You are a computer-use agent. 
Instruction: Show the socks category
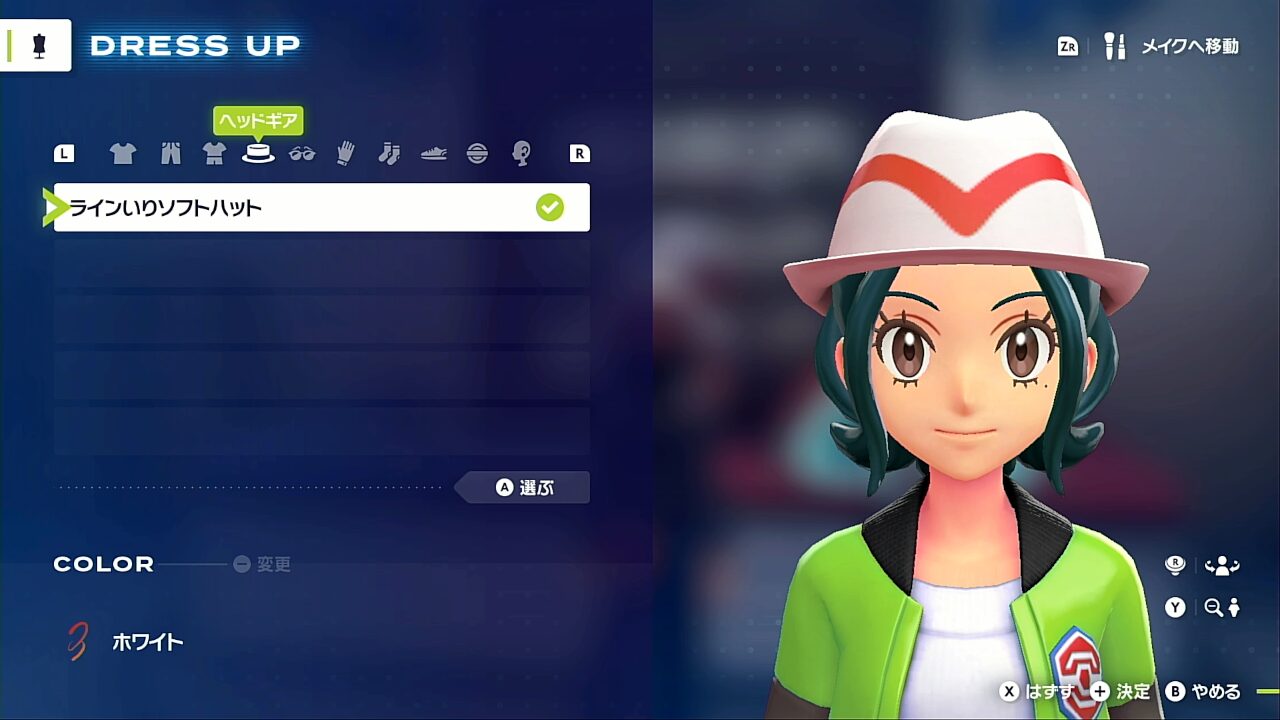tap(389, 153)
